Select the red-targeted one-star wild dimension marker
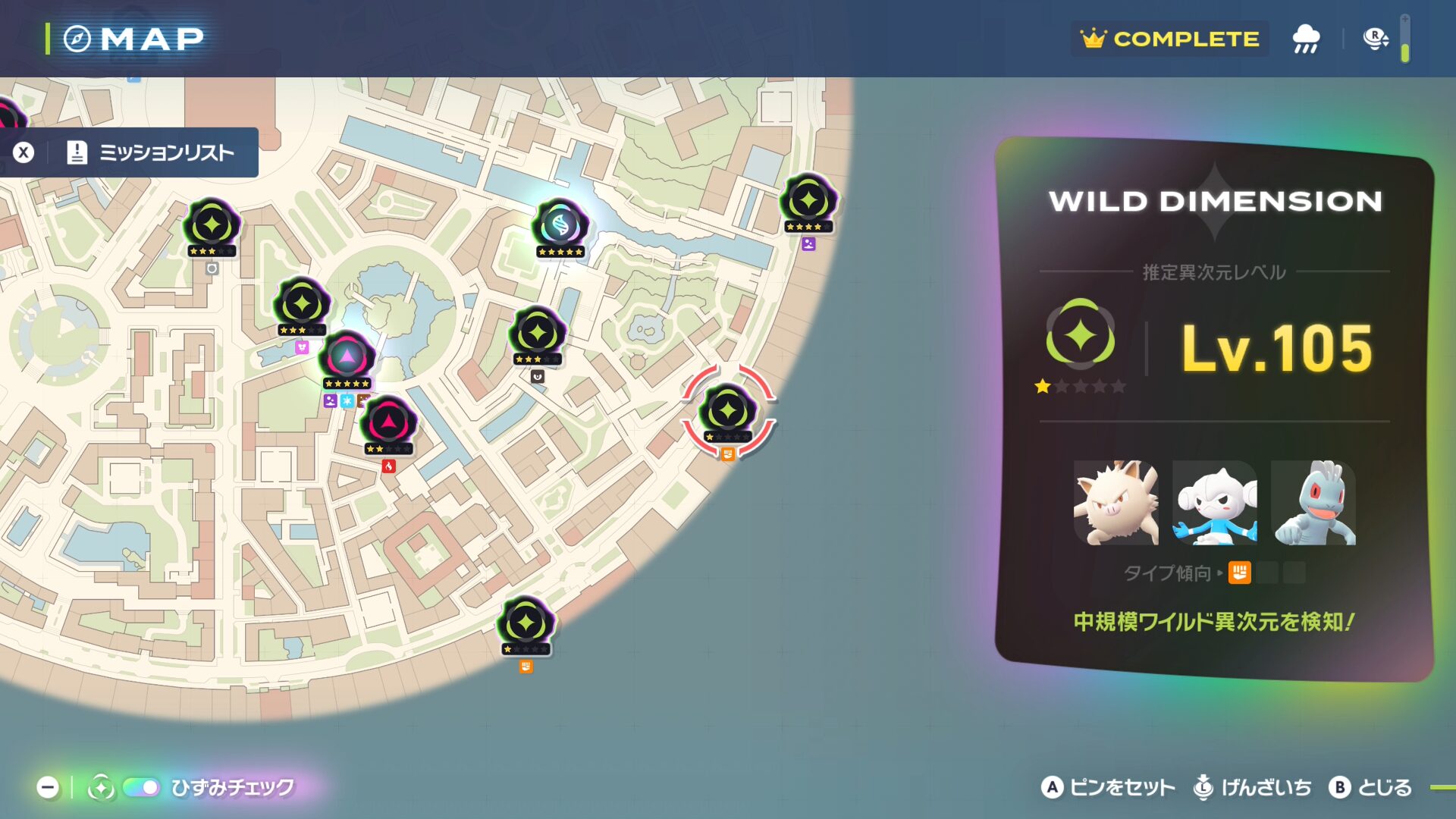Image resolution: width=1456 pixels, height=819 pixels. tap(728, 411)
